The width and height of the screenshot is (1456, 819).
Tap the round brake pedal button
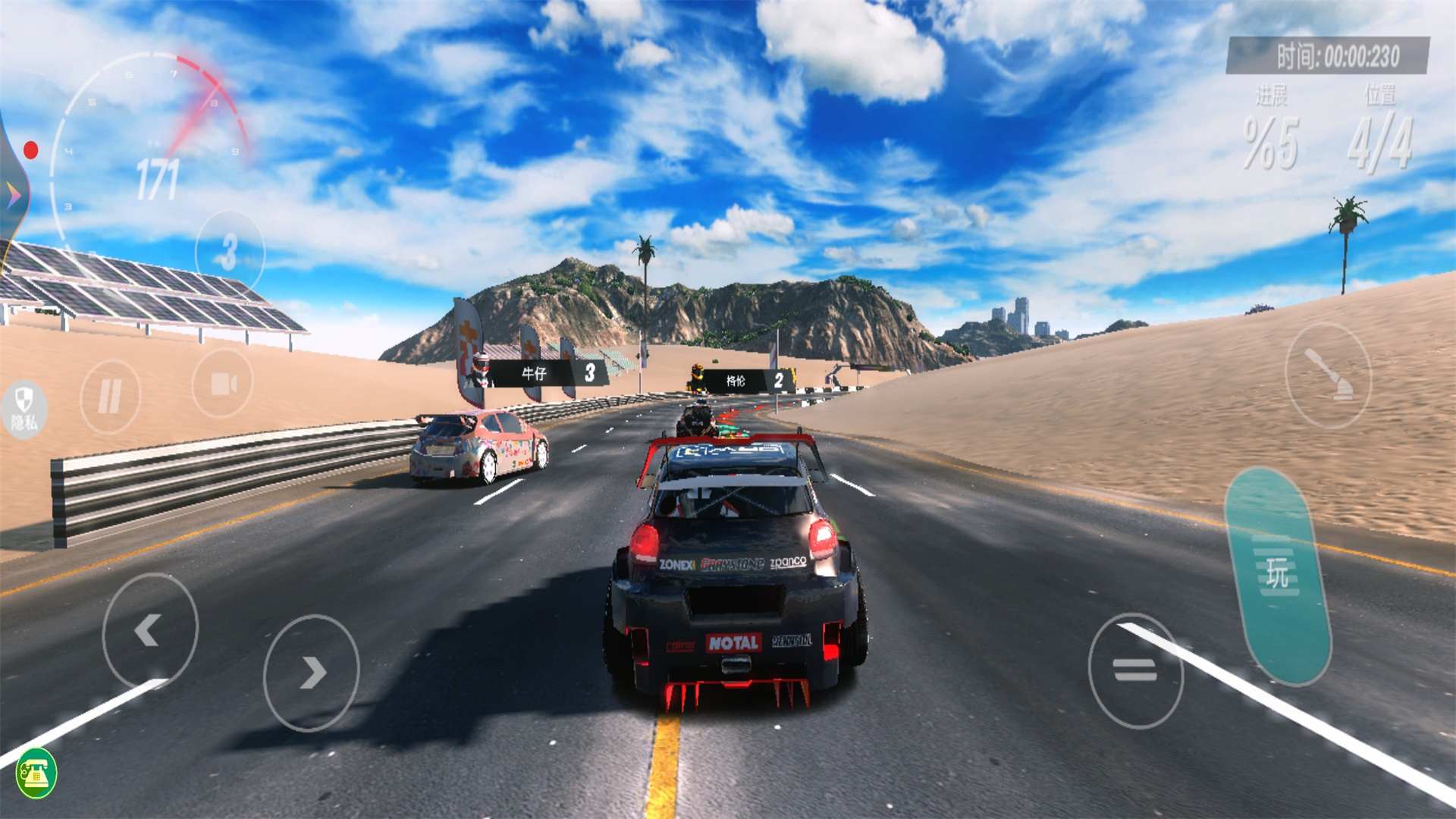coord(1135,670)
